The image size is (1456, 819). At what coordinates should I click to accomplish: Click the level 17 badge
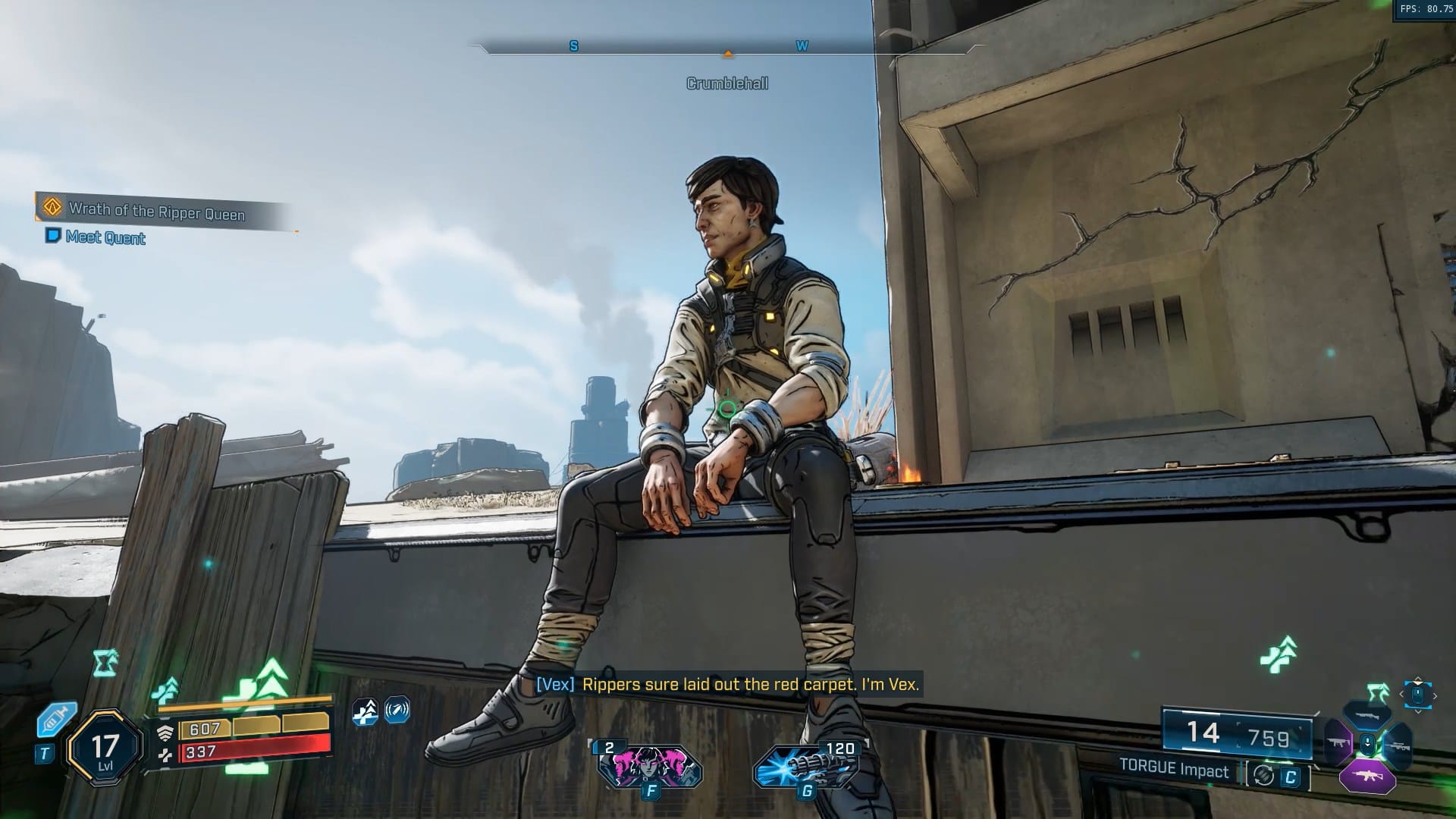coord(105,748)
